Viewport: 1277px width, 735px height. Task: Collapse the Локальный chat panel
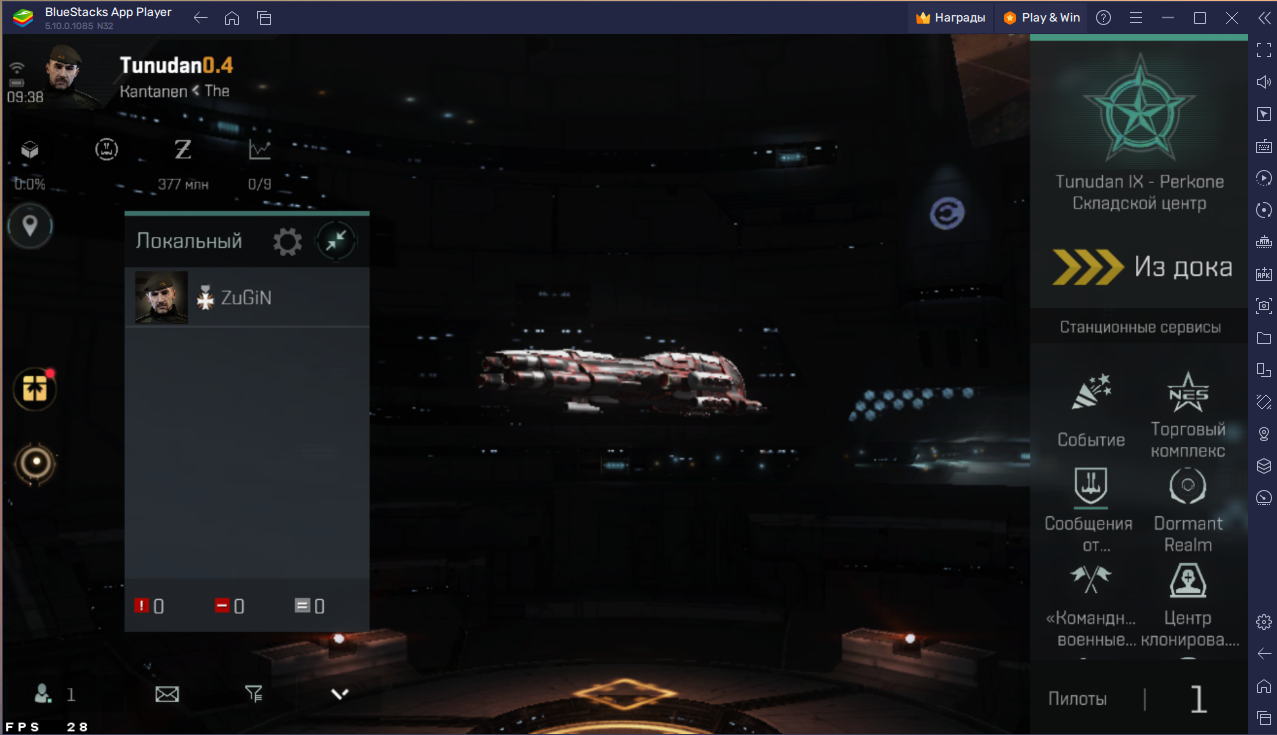coord(336,241)
